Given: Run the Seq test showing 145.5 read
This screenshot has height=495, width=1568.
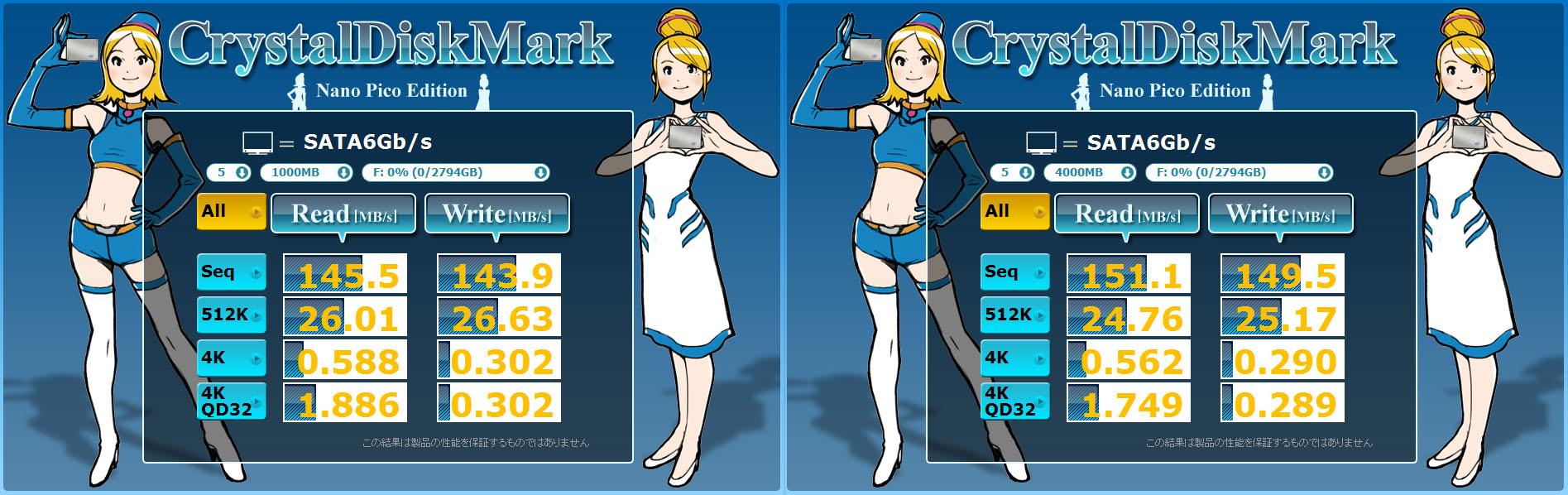Looking at the screenshot, I should 231,272.
